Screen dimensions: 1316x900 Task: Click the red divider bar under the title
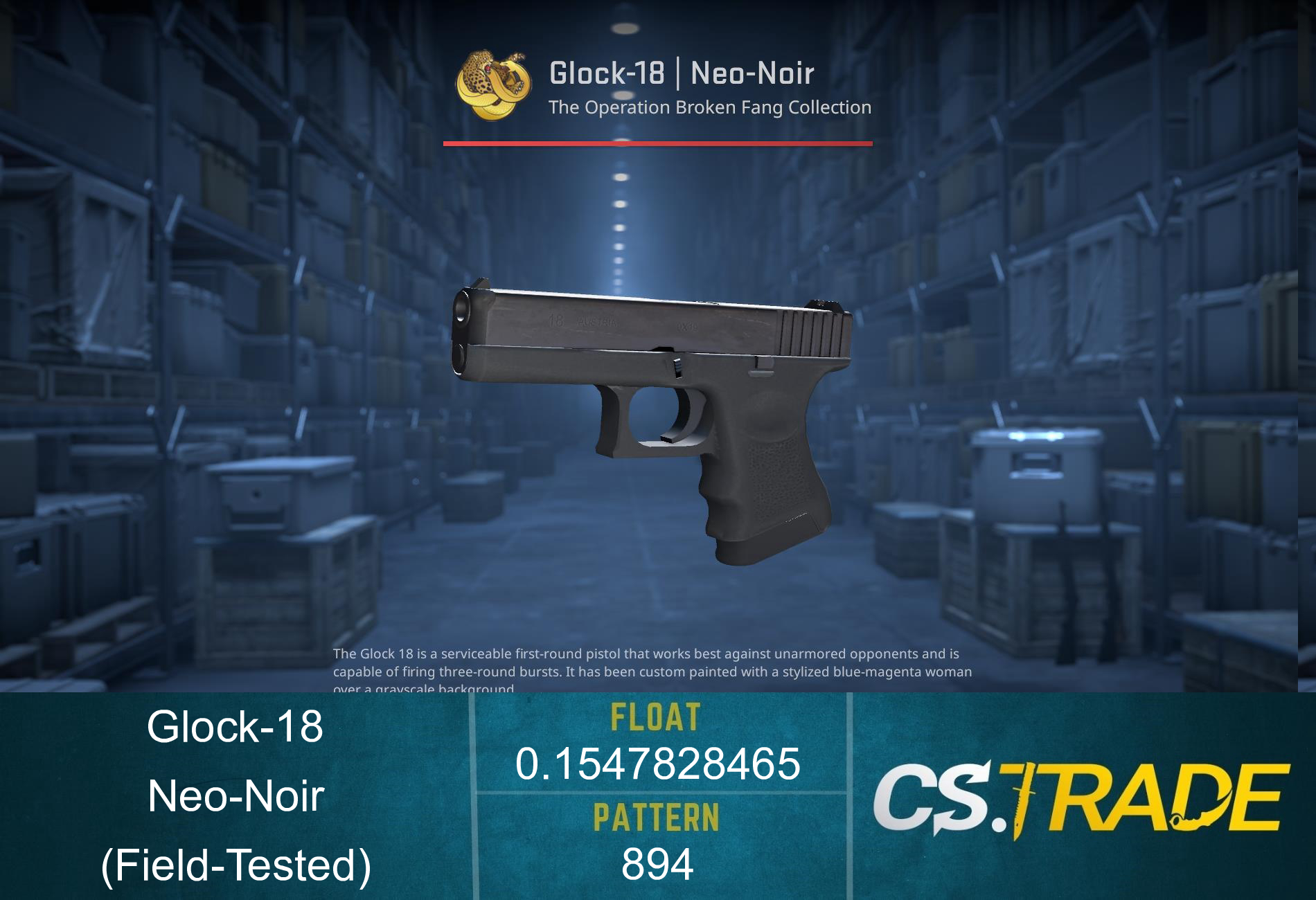658,143
